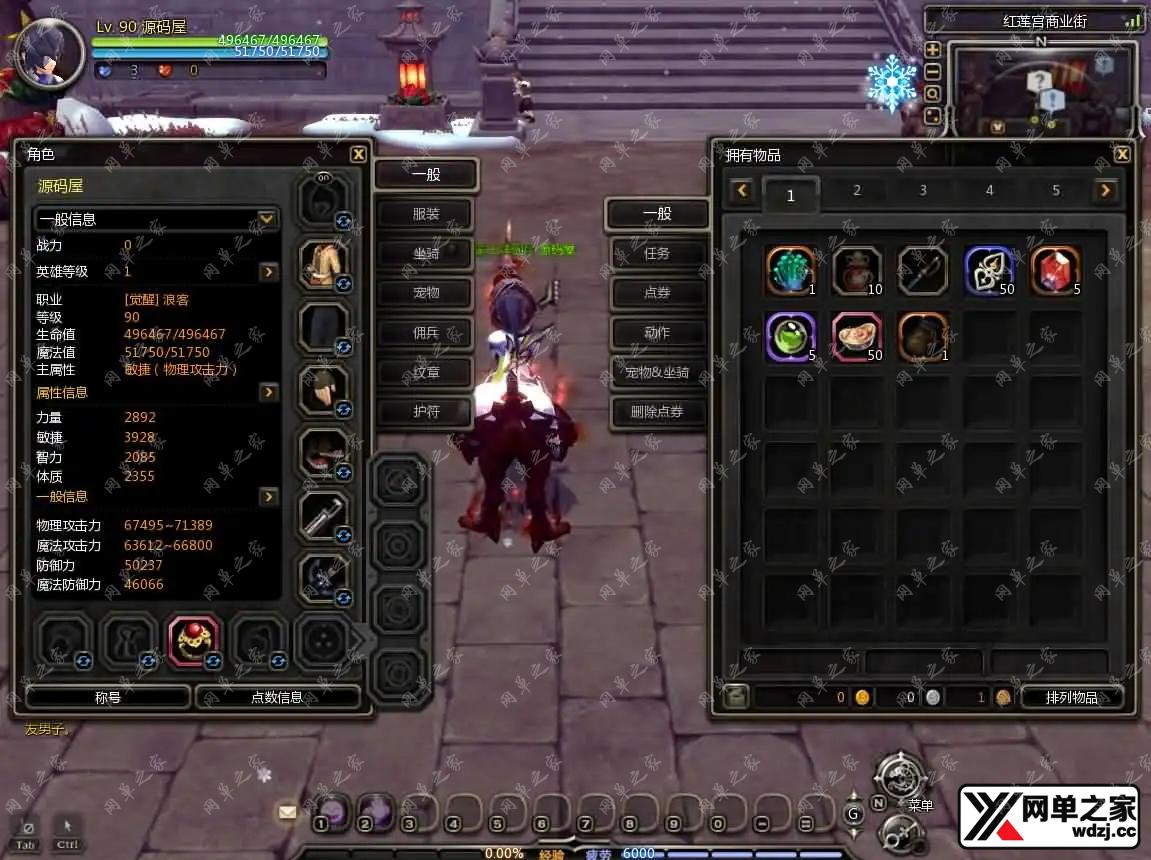Select the 佣兵 mercenary tab

pos(425,333)
